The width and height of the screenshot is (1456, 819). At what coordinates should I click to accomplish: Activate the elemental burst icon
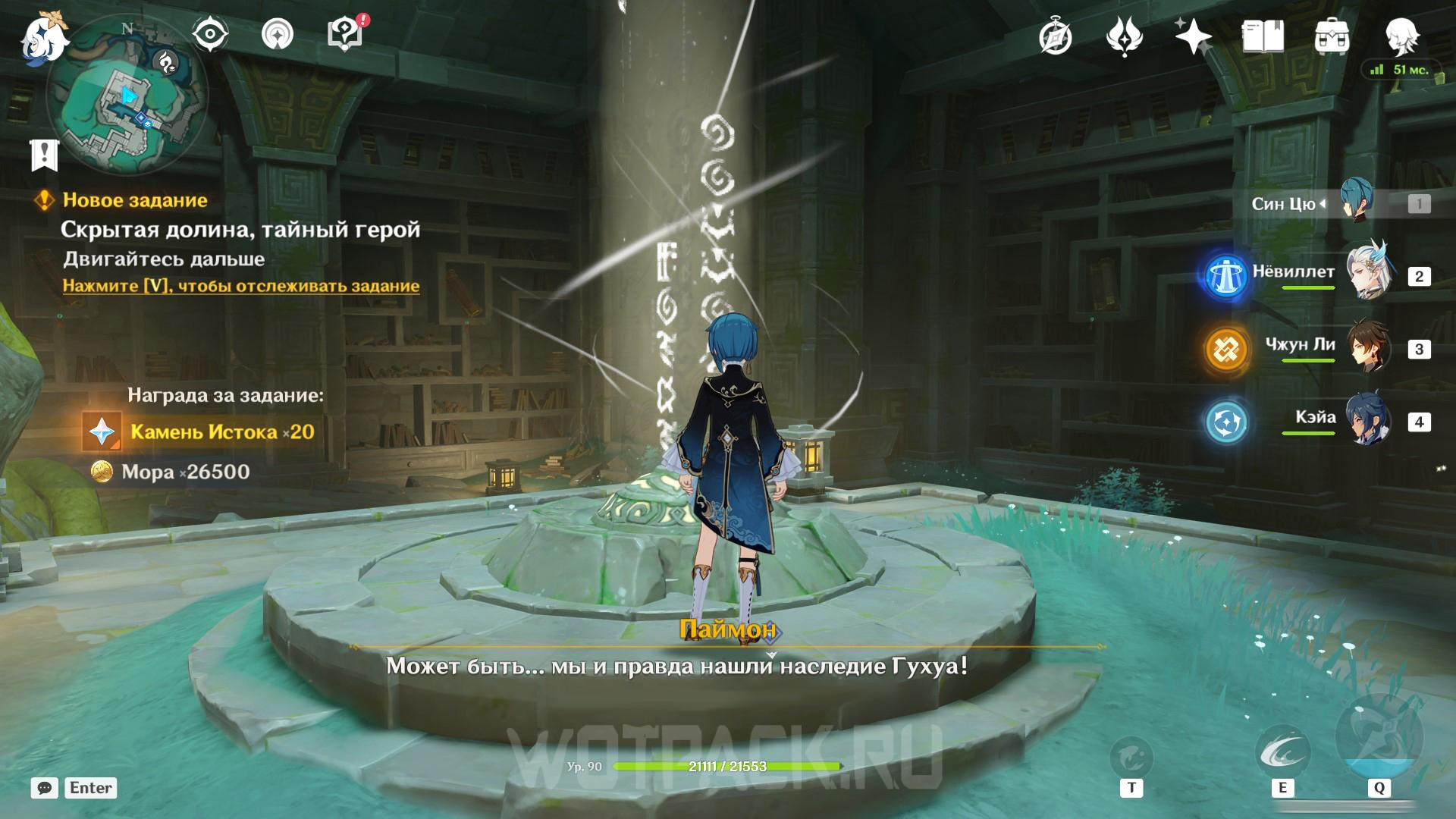tap(1378, 739)
